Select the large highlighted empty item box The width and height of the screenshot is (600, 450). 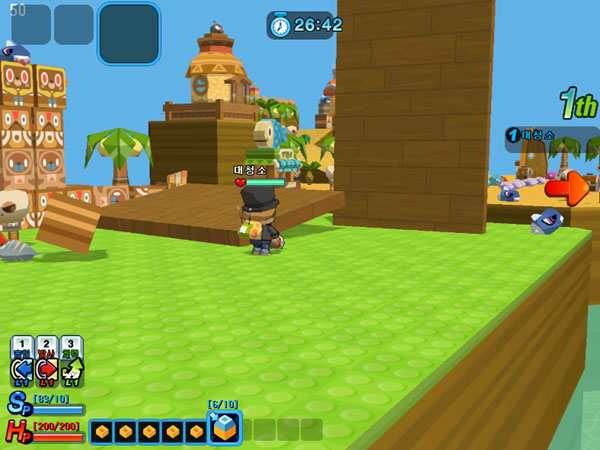click(x=129, y=33)
